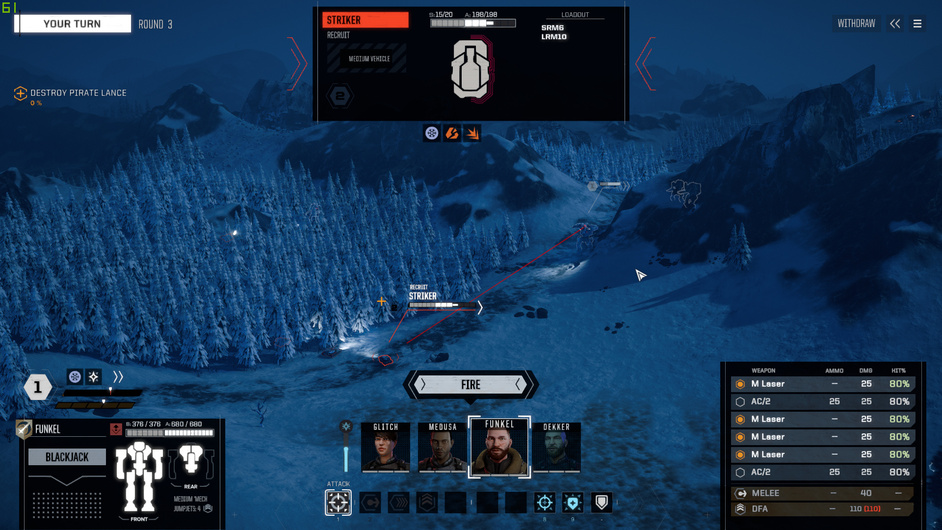Cycle to the previous target with the left arrow

[297, 64]
